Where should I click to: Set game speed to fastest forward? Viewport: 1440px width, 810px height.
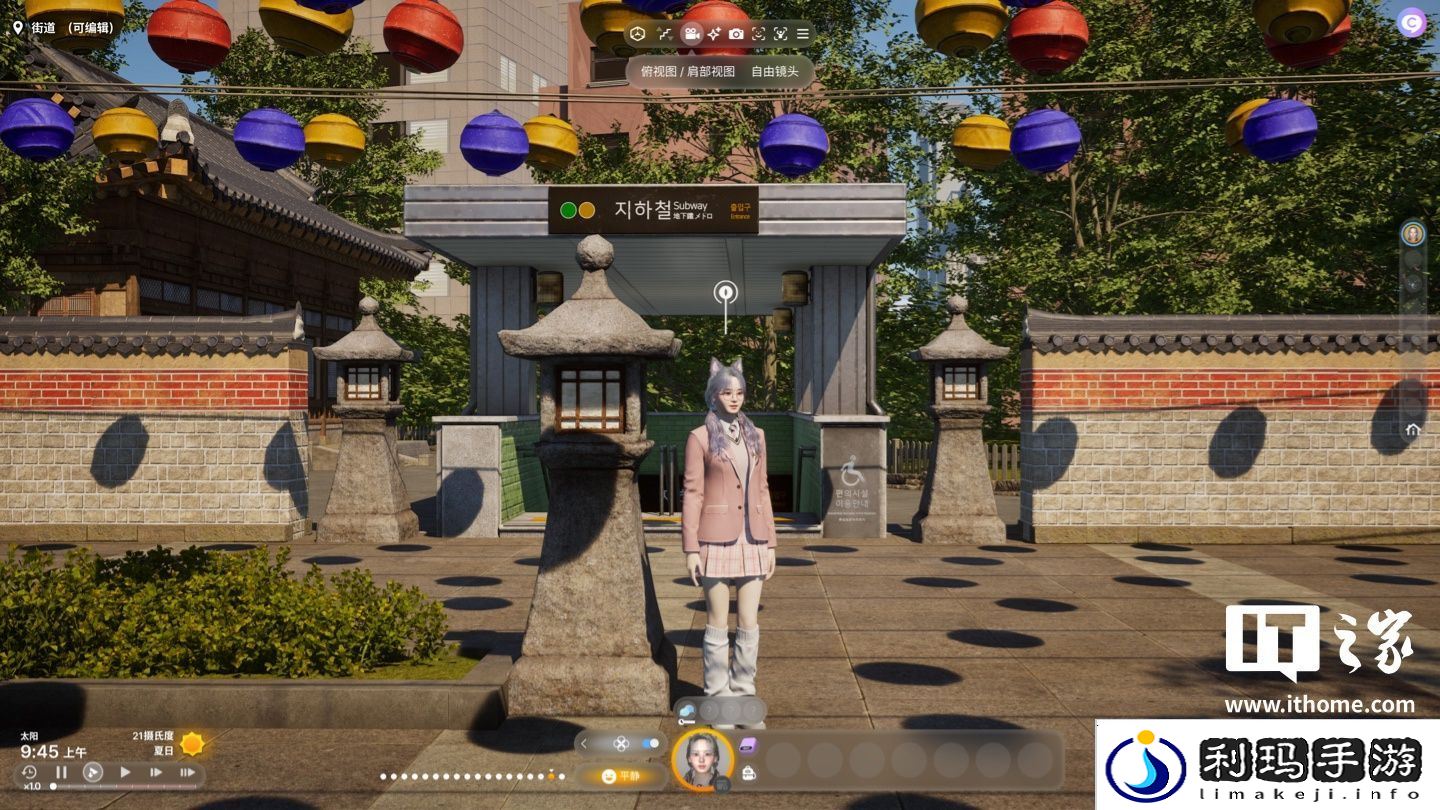[187, 772]
